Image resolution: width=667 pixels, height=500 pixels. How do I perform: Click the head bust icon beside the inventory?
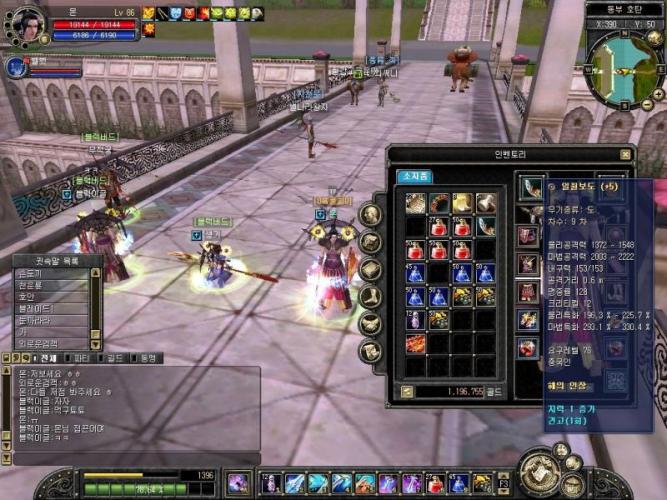[x=370, y=215]
